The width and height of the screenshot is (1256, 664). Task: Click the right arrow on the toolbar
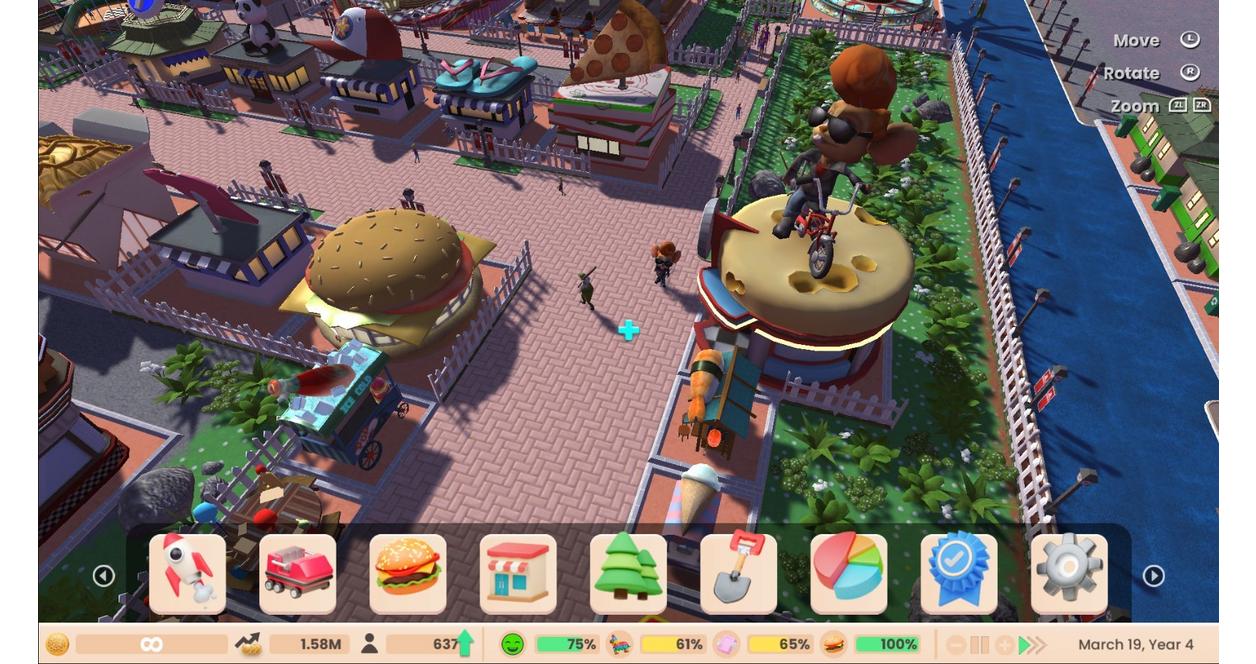coord(1153,576)
